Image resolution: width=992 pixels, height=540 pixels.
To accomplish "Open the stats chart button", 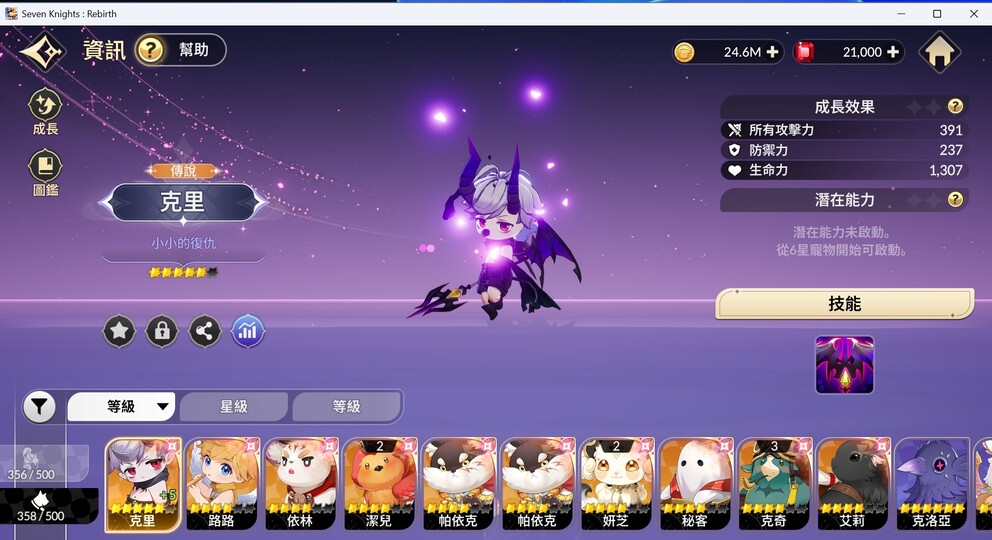I will point(248,331).
